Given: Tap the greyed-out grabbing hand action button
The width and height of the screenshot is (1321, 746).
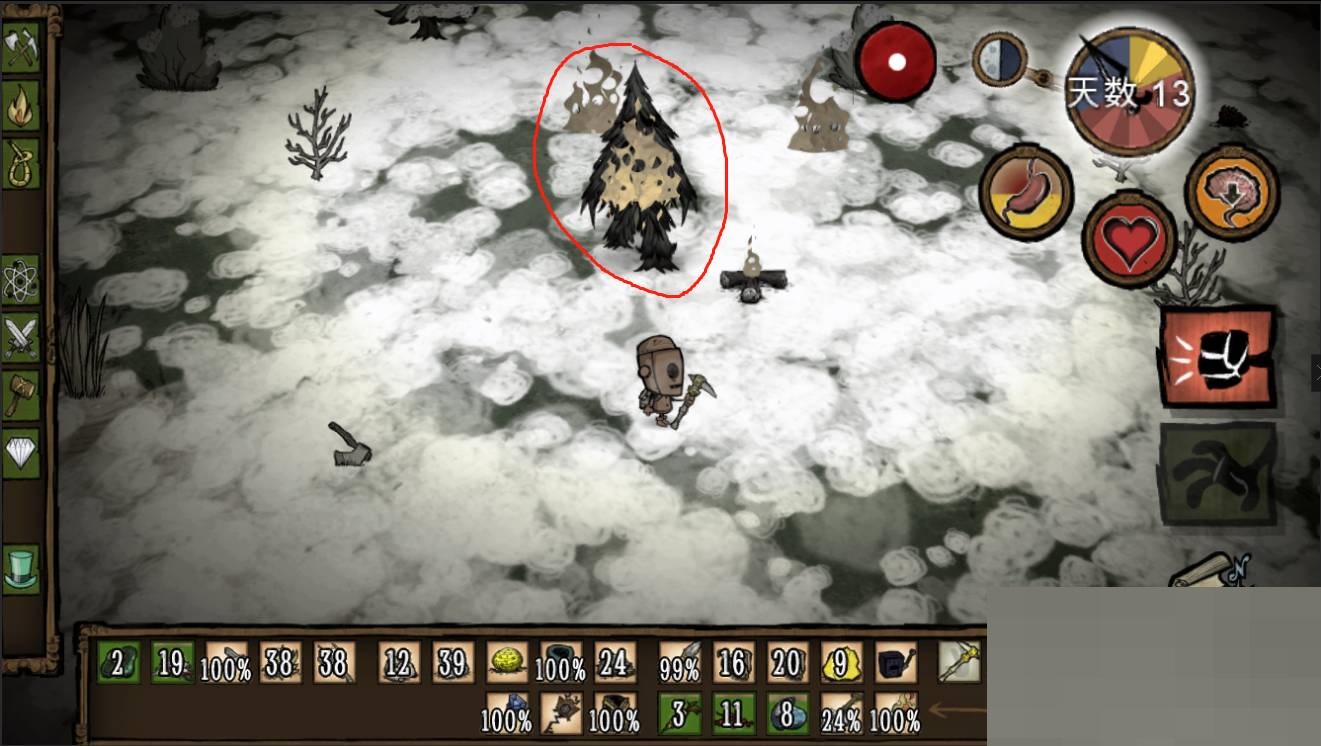Looking at the screenshot, I should pyautogui.click(x=1217, y=472).
